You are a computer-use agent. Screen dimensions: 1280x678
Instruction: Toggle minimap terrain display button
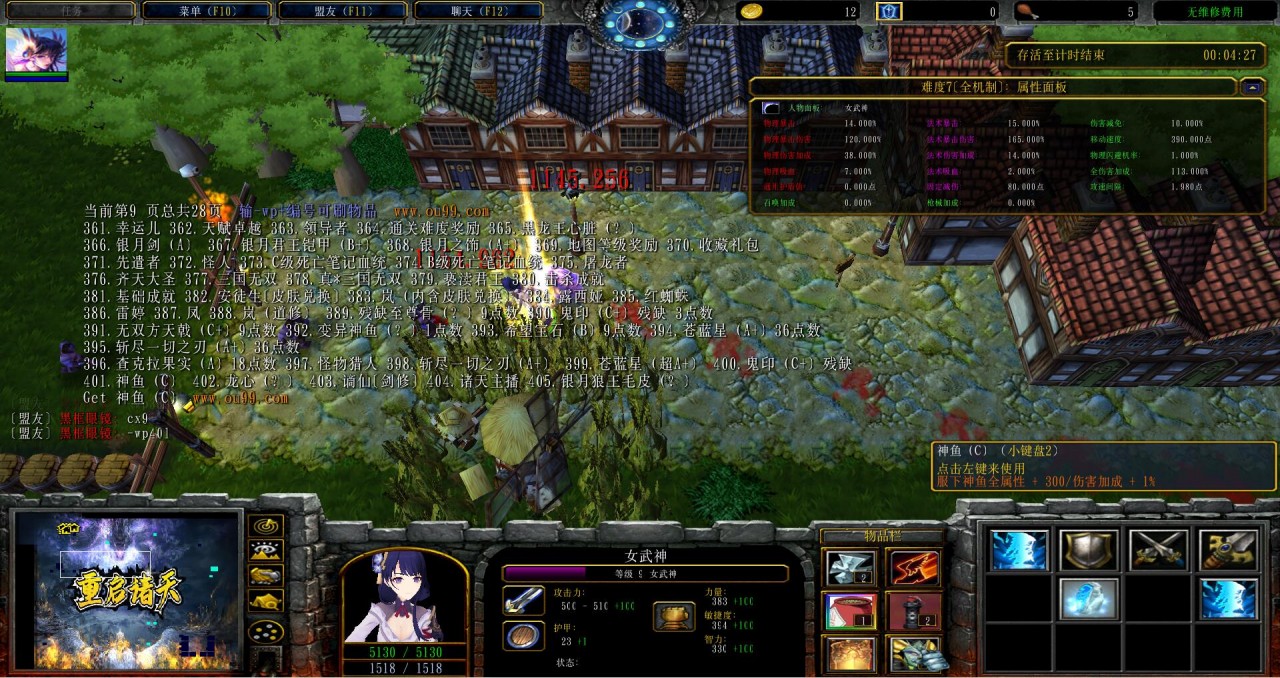(x=265, y=551)
